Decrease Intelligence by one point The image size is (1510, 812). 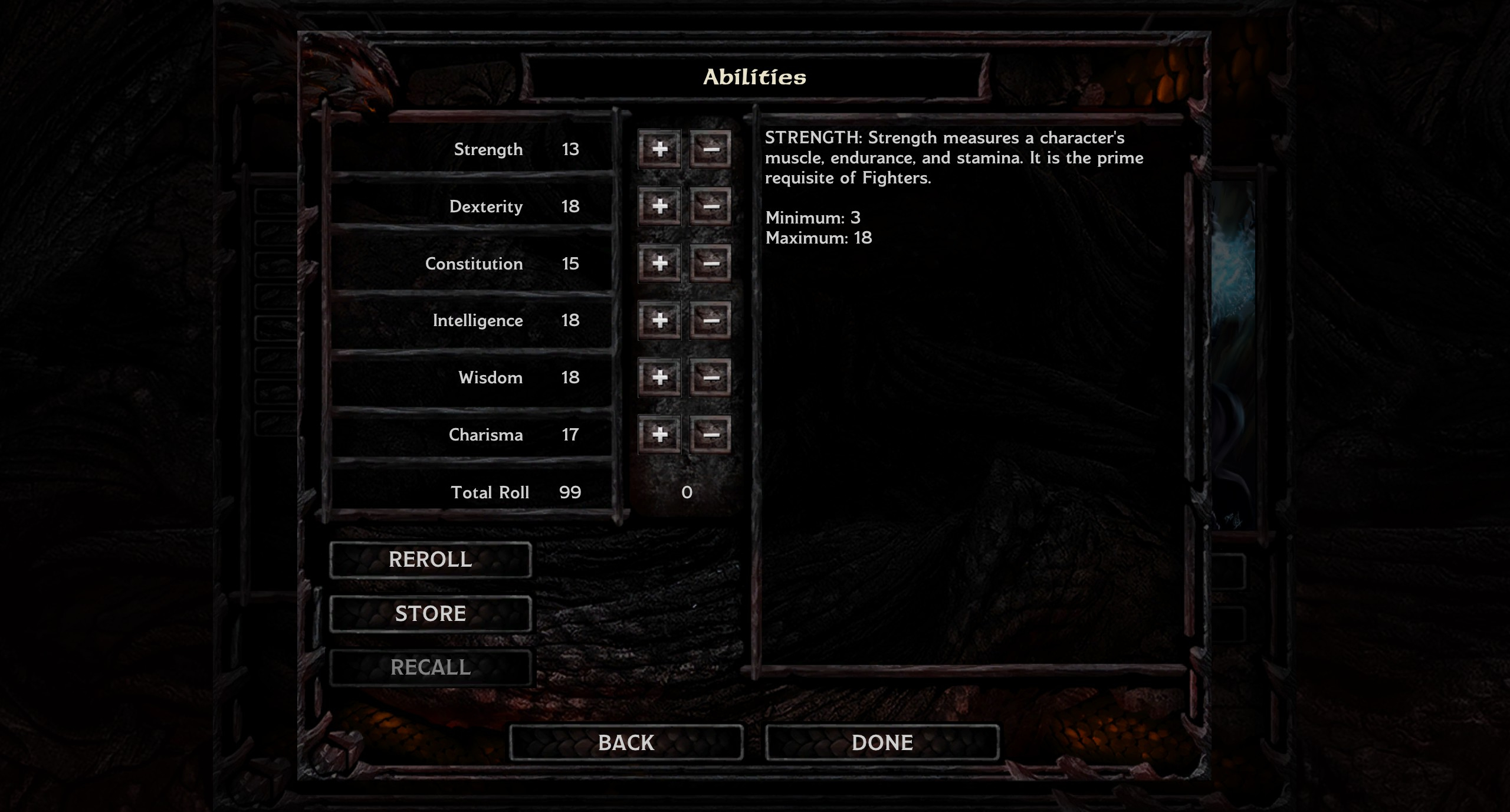pyautogui.click(x=710, y=320)
